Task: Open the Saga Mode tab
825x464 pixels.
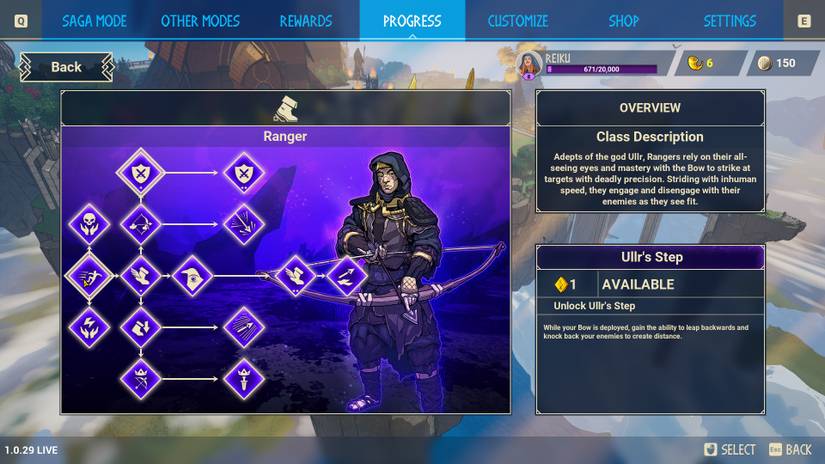Action: [94, 20]
